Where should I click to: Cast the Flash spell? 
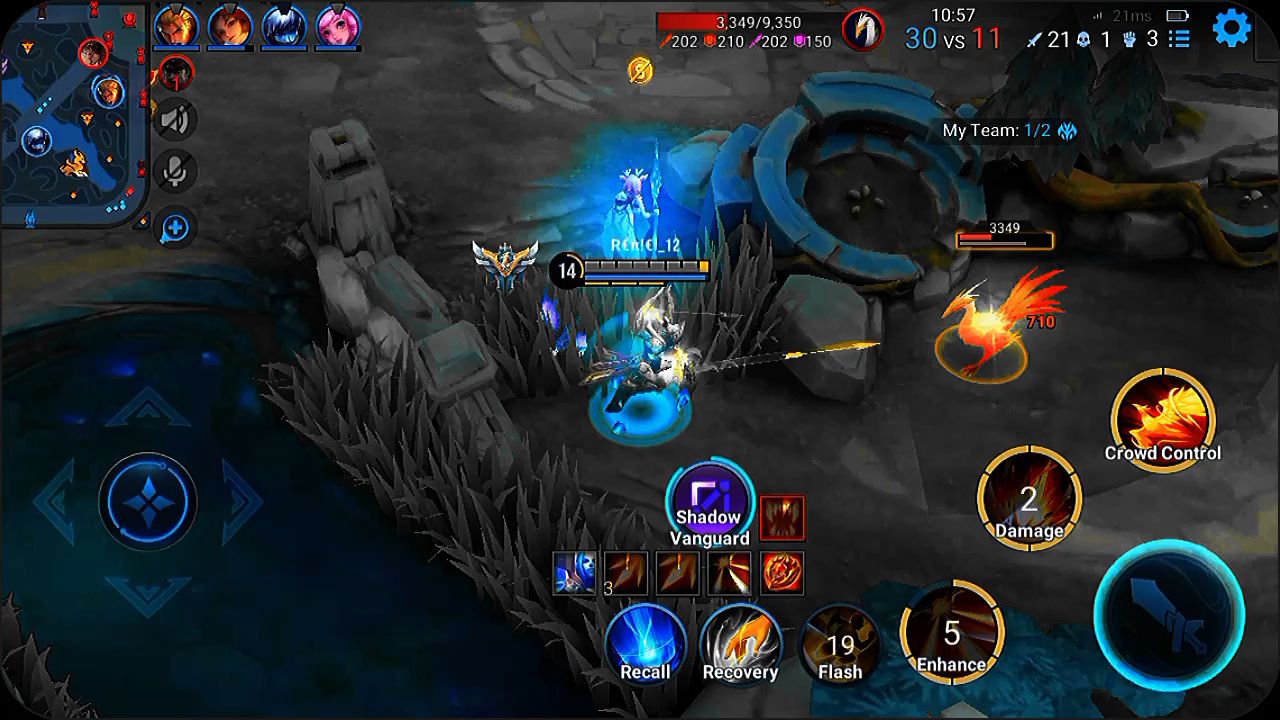(x=840, y=645)
